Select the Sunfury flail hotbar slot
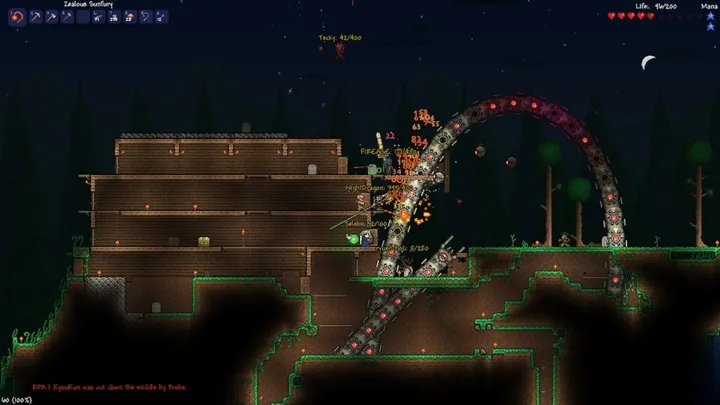 coord(16,17)
